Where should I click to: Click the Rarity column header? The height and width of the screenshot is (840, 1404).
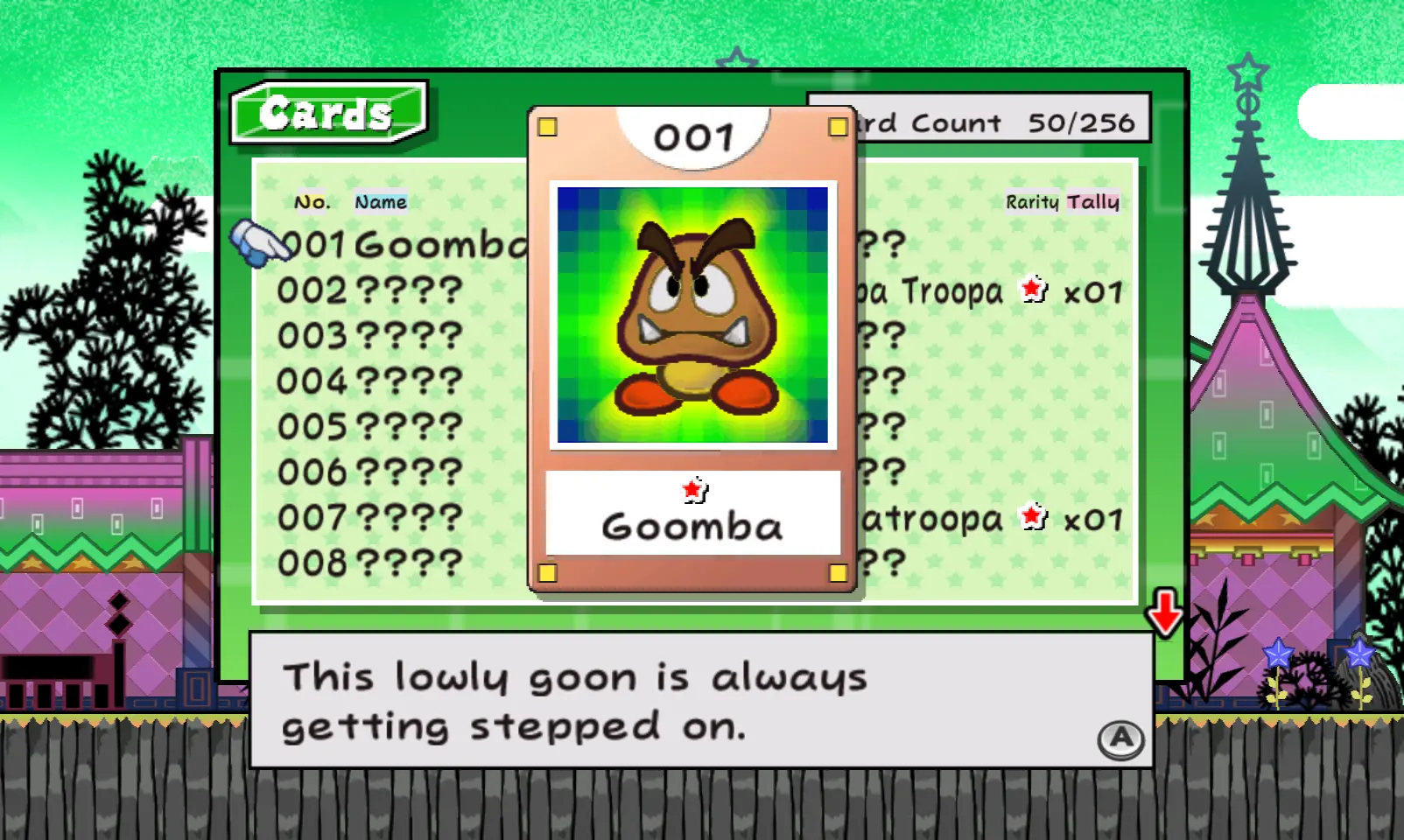[x=1032, y=202]
